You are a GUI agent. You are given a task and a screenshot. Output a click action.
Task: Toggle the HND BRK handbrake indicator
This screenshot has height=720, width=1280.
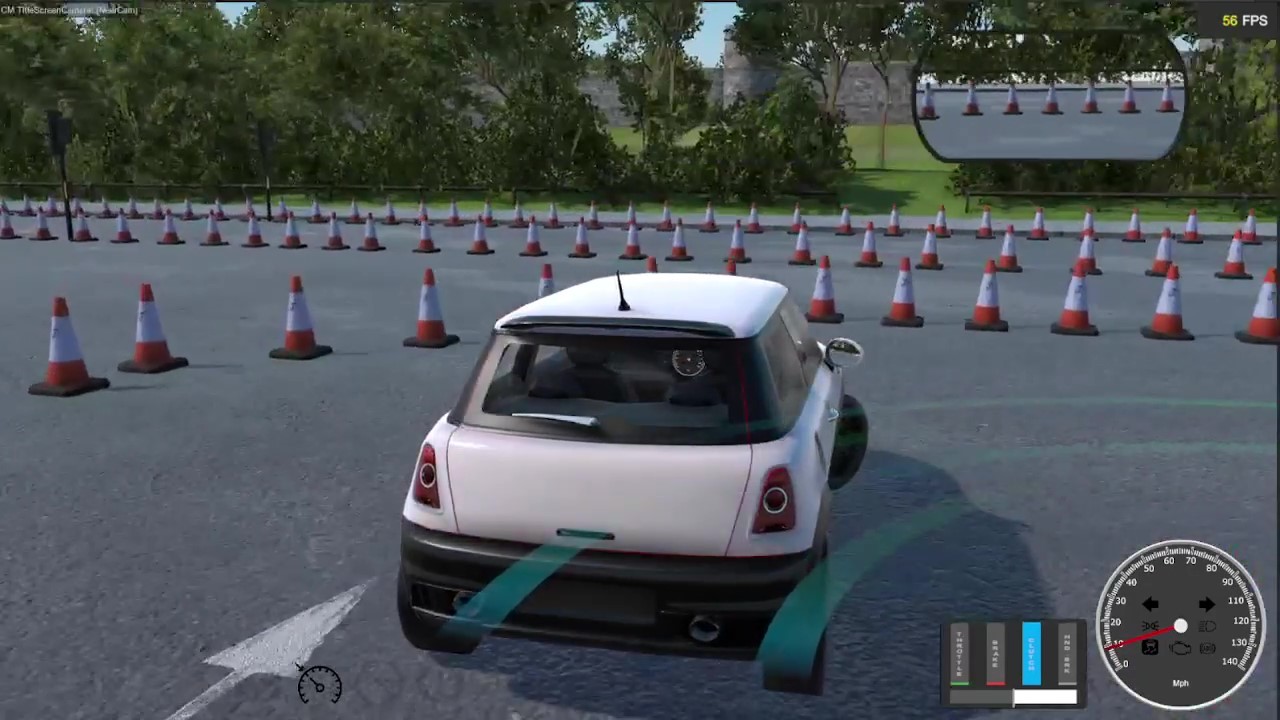tap(1067, 654)
